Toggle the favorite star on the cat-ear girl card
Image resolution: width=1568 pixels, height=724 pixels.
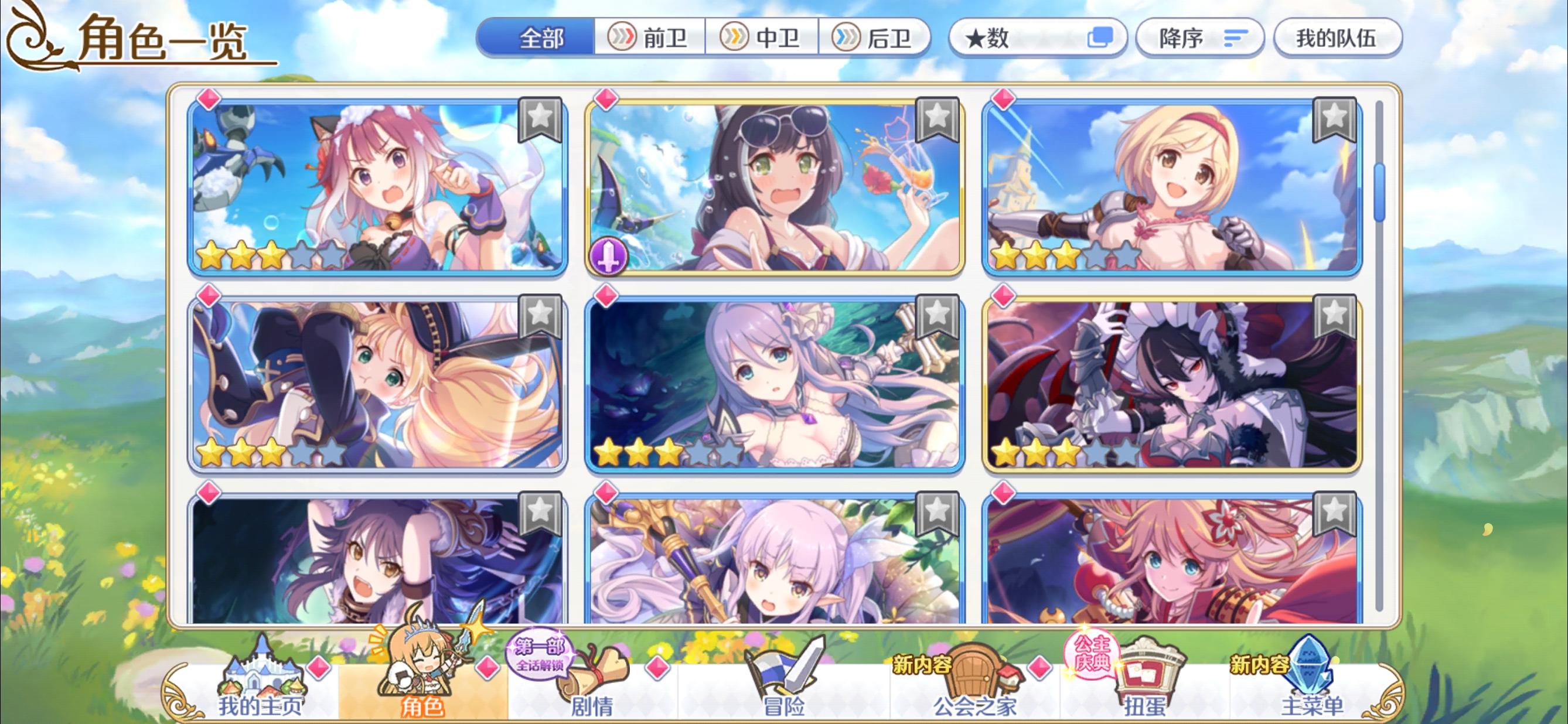tap(540, 120)
